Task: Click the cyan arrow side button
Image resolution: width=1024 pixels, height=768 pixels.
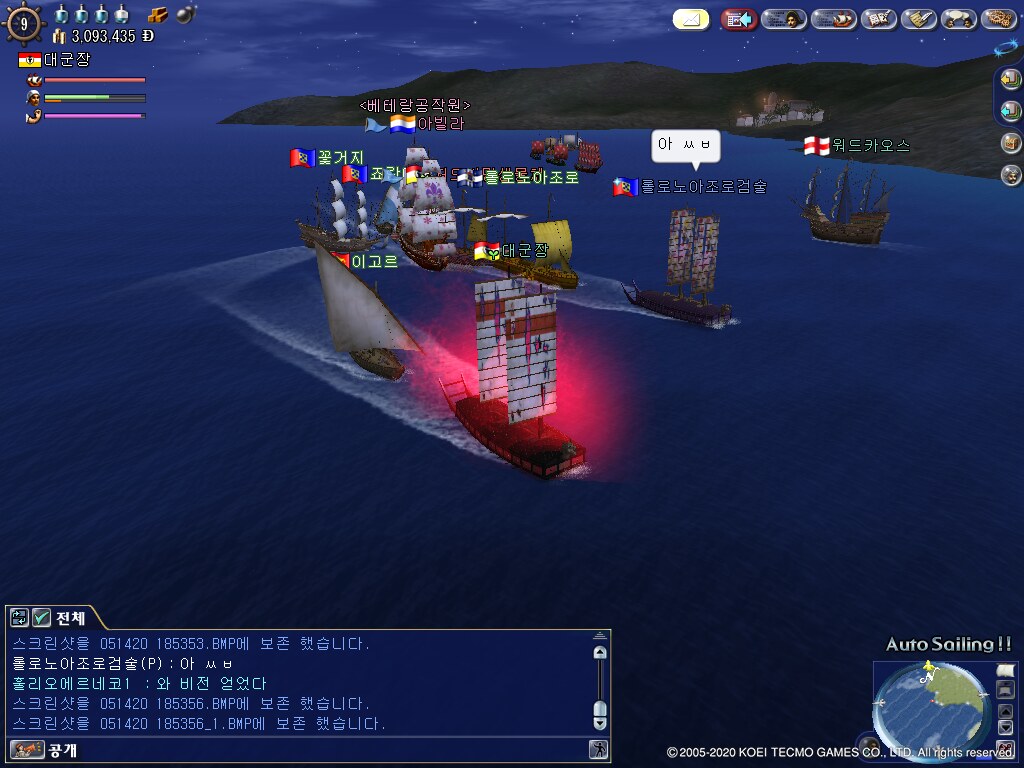Action: [x=1011, y=111]
